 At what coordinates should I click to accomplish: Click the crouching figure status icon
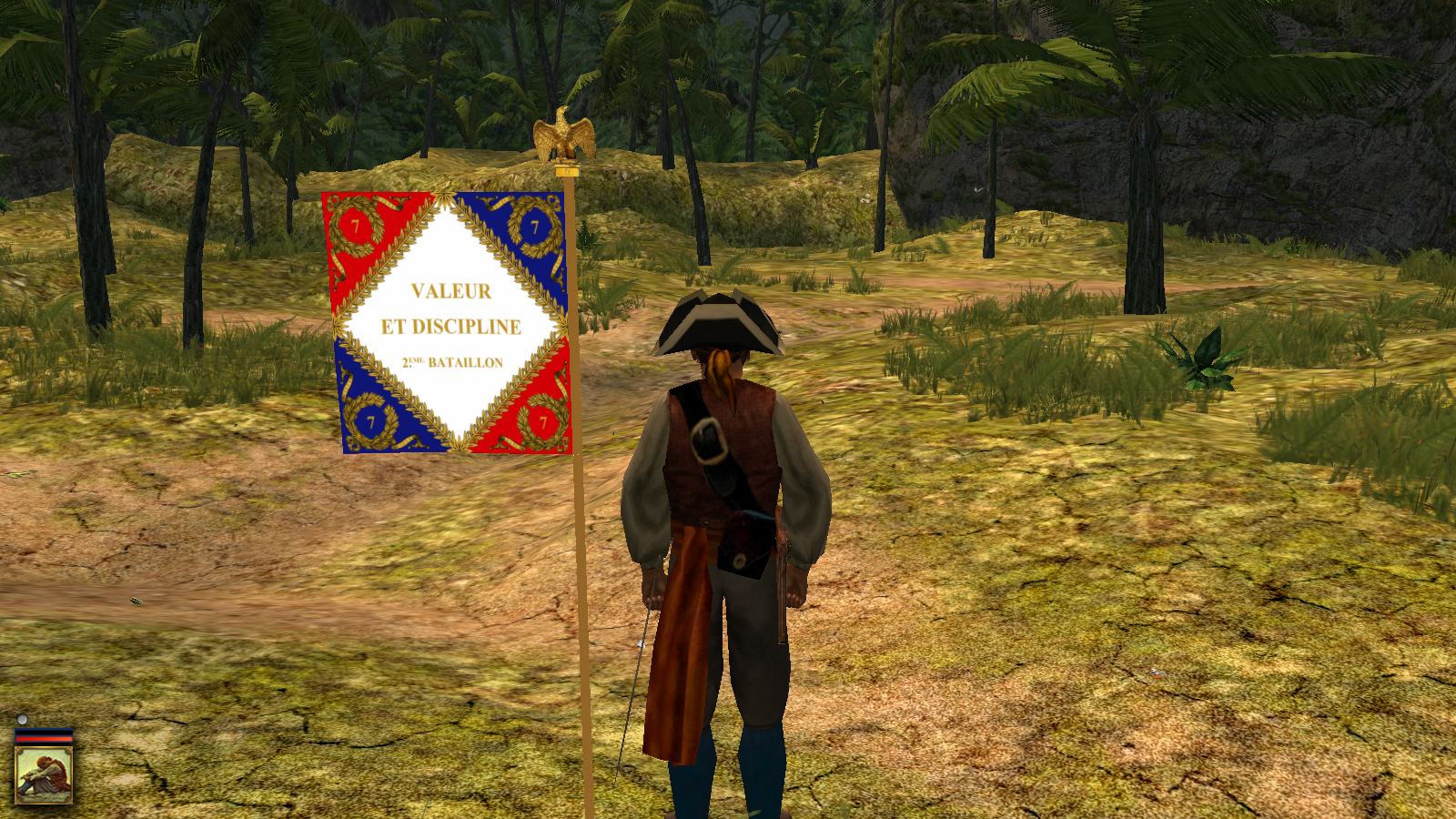tap(44, 774)
